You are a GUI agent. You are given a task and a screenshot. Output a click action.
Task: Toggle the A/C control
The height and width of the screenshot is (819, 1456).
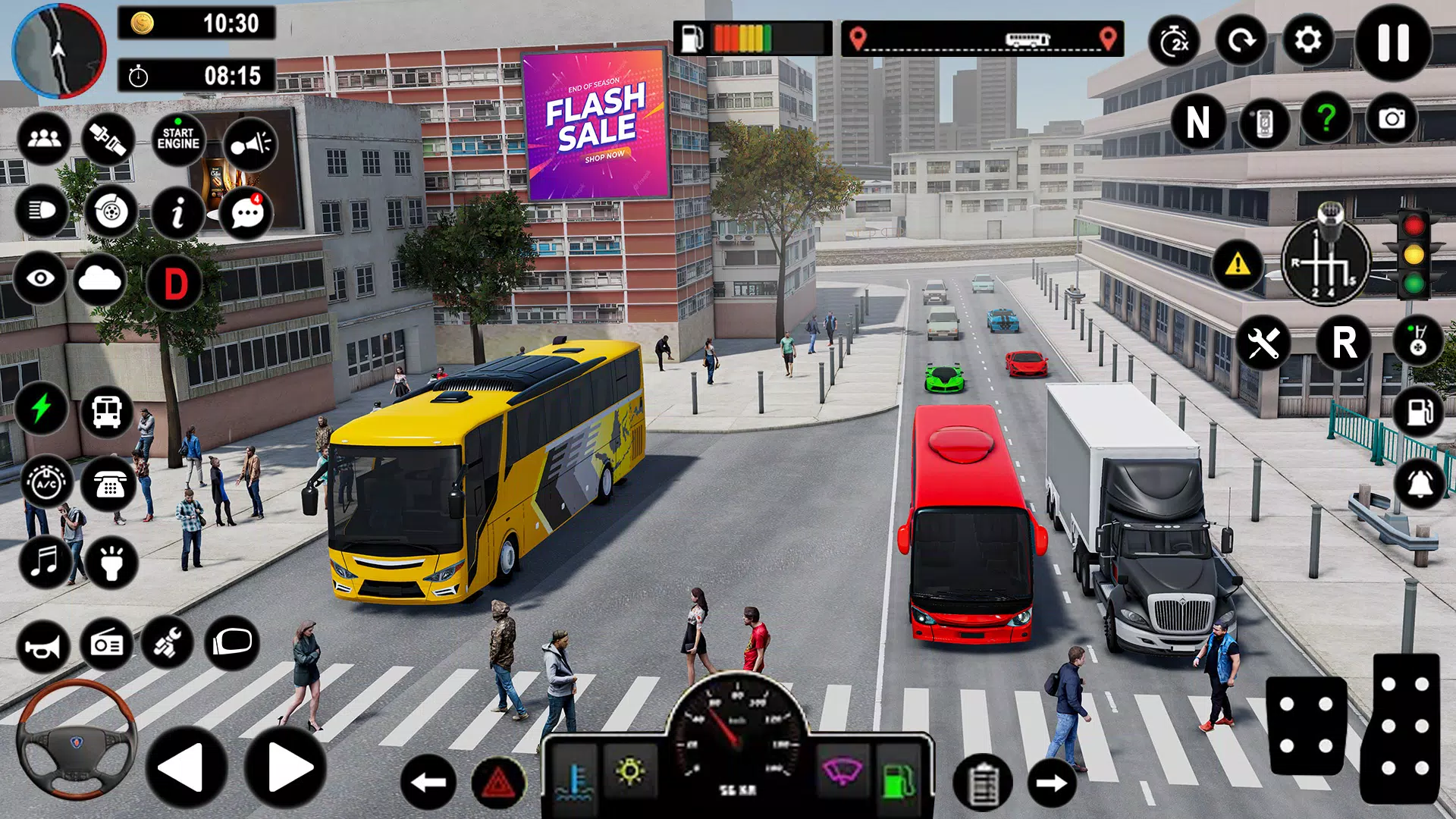47,482
